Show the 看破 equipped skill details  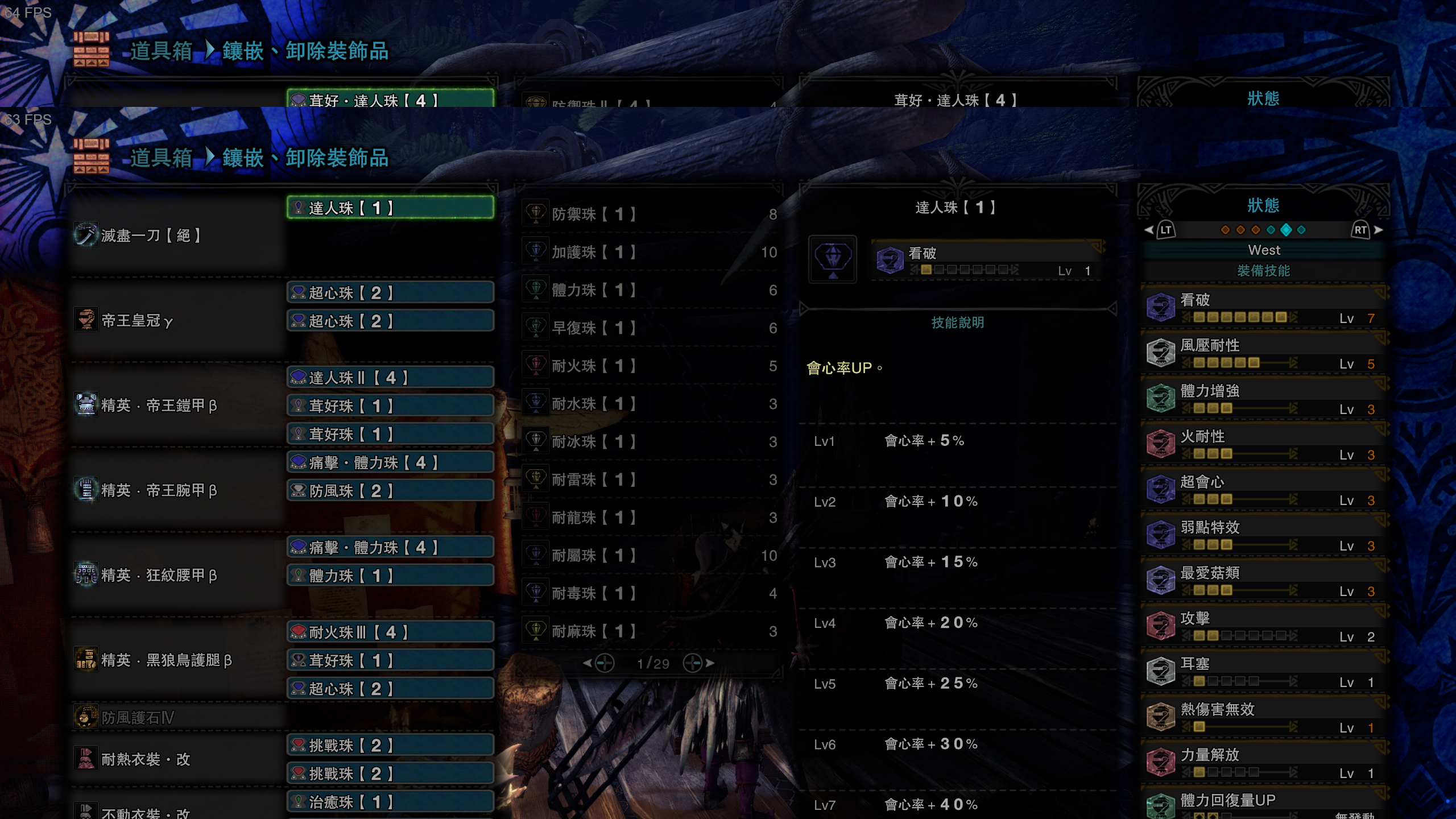click(x=1264, y=308)
